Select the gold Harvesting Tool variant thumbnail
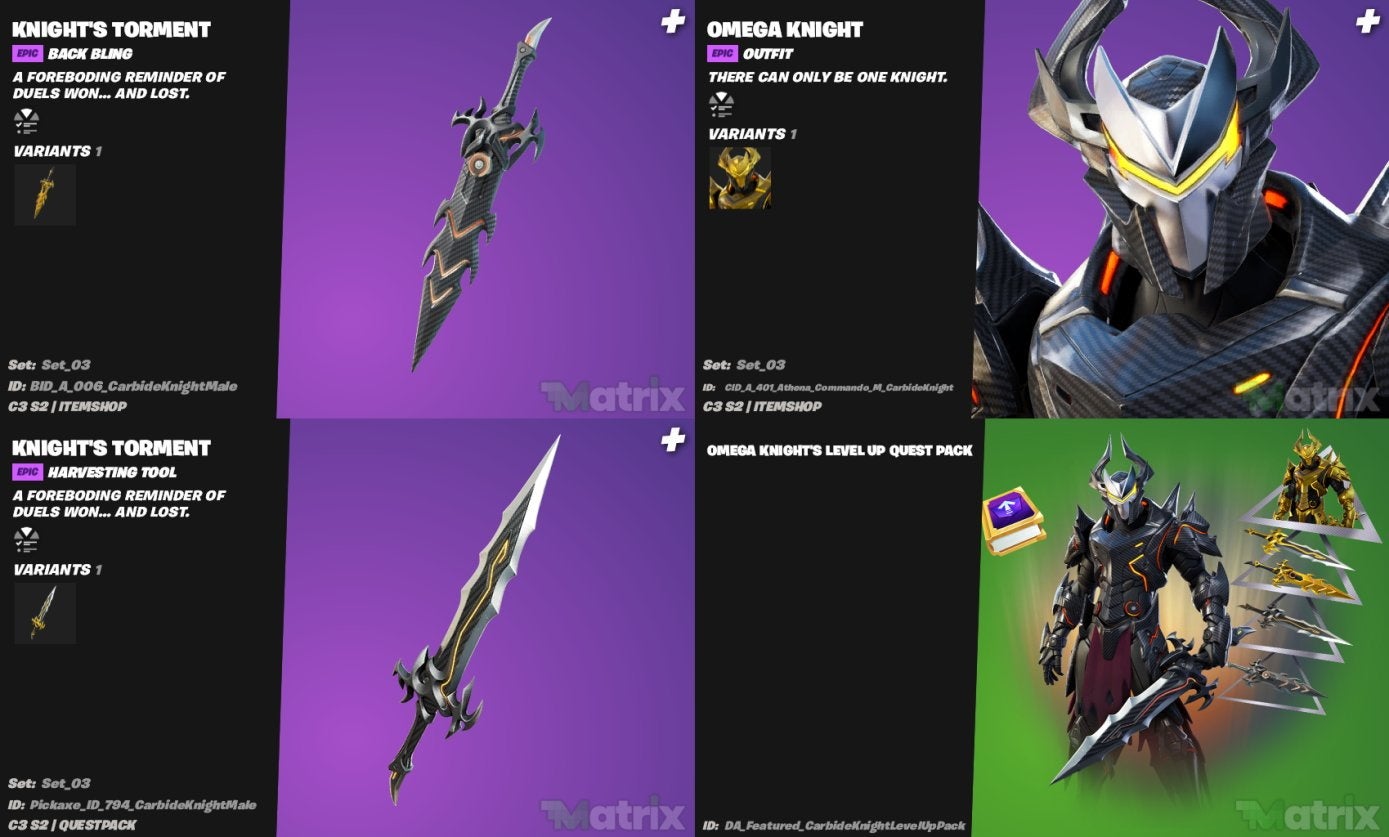Image resolution: width=1389 pixels, height=837 pixels. point(44,612)
